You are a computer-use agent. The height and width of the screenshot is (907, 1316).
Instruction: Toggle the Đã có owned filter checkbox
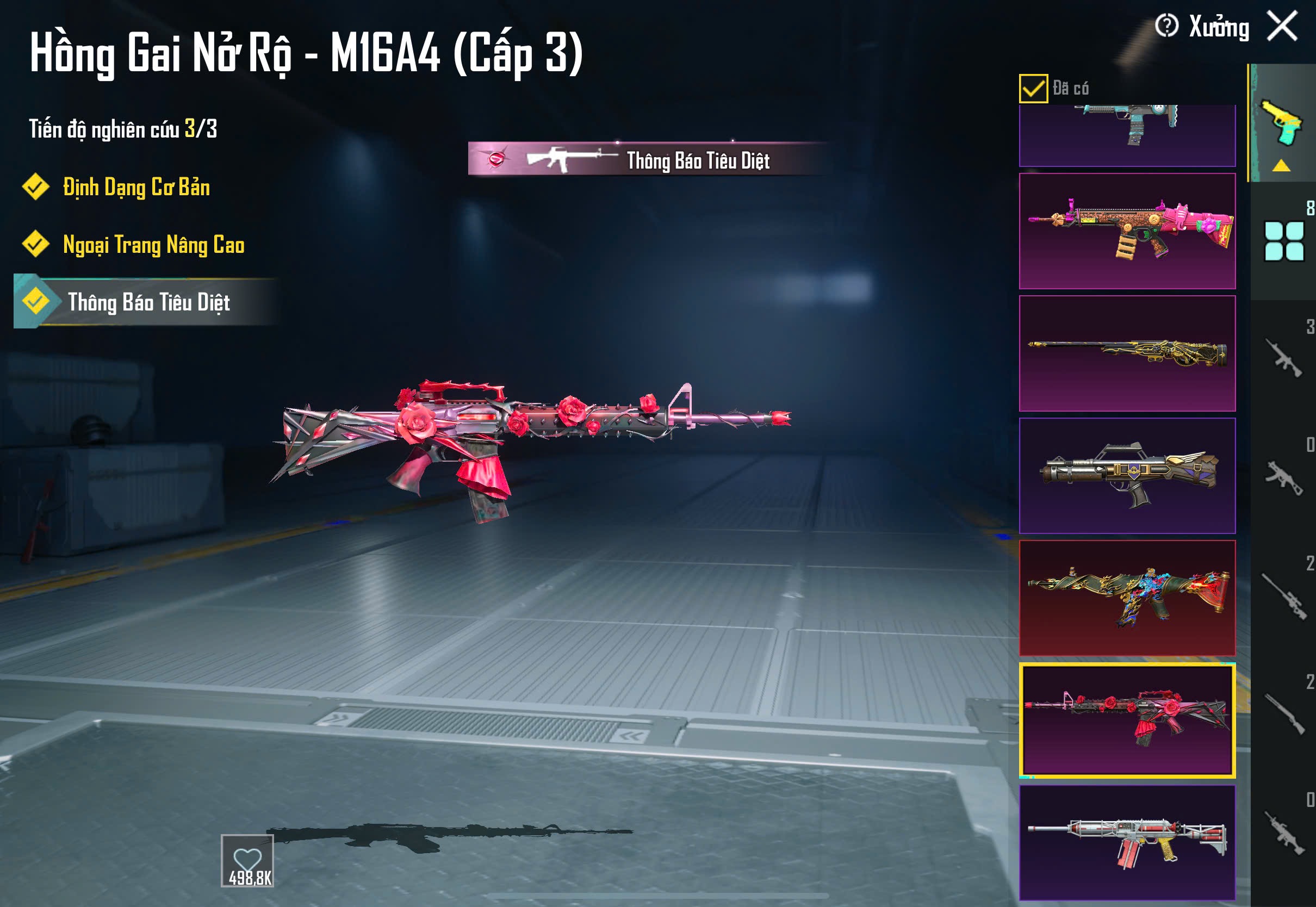1033,89
